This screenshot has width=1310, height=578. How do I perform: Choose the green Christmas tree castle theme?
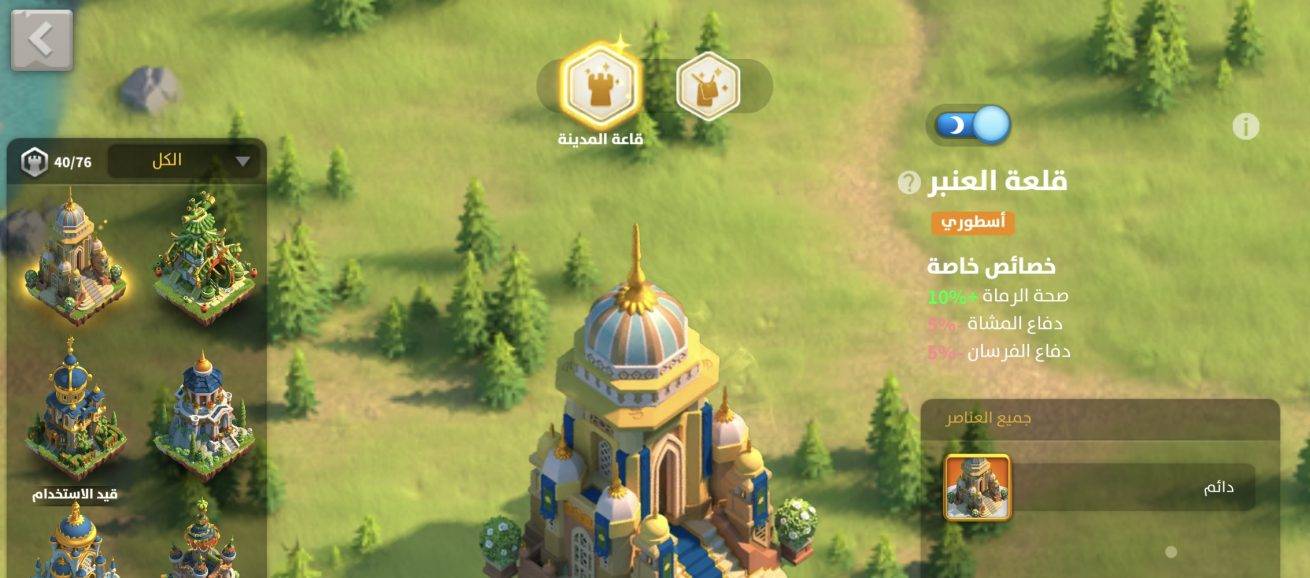(205, 257)
